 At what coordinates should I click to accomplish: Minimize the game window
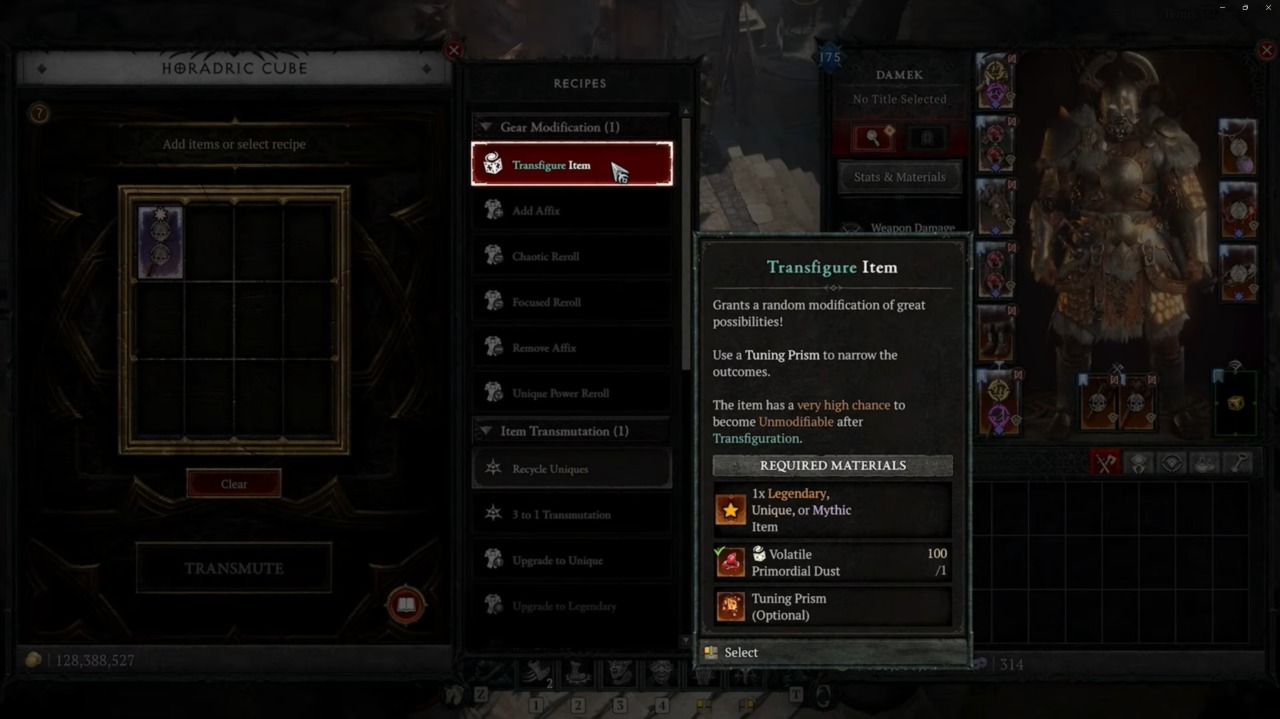click(1221, 8)
